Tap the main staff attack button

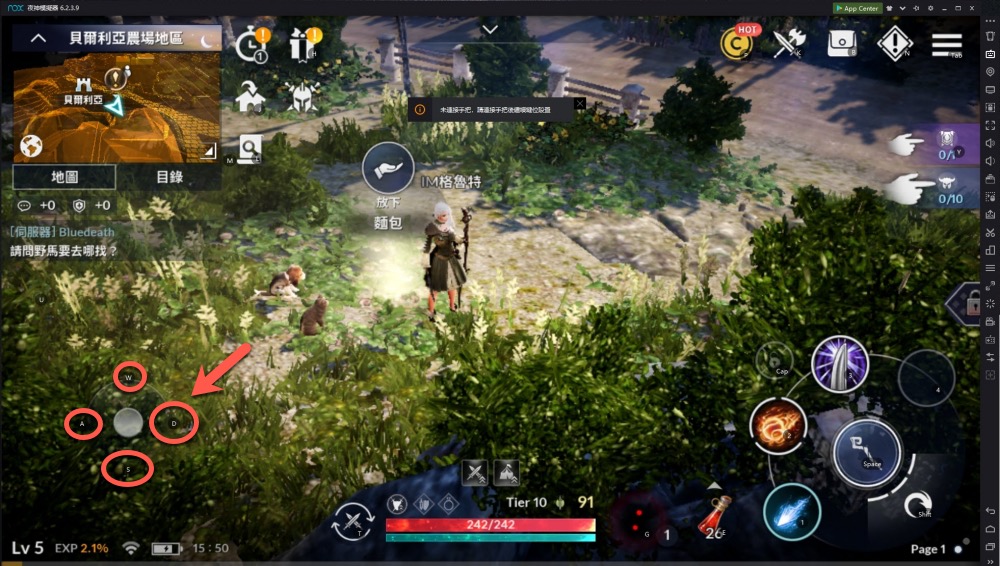pyautogui.click(x=867, y=452)
